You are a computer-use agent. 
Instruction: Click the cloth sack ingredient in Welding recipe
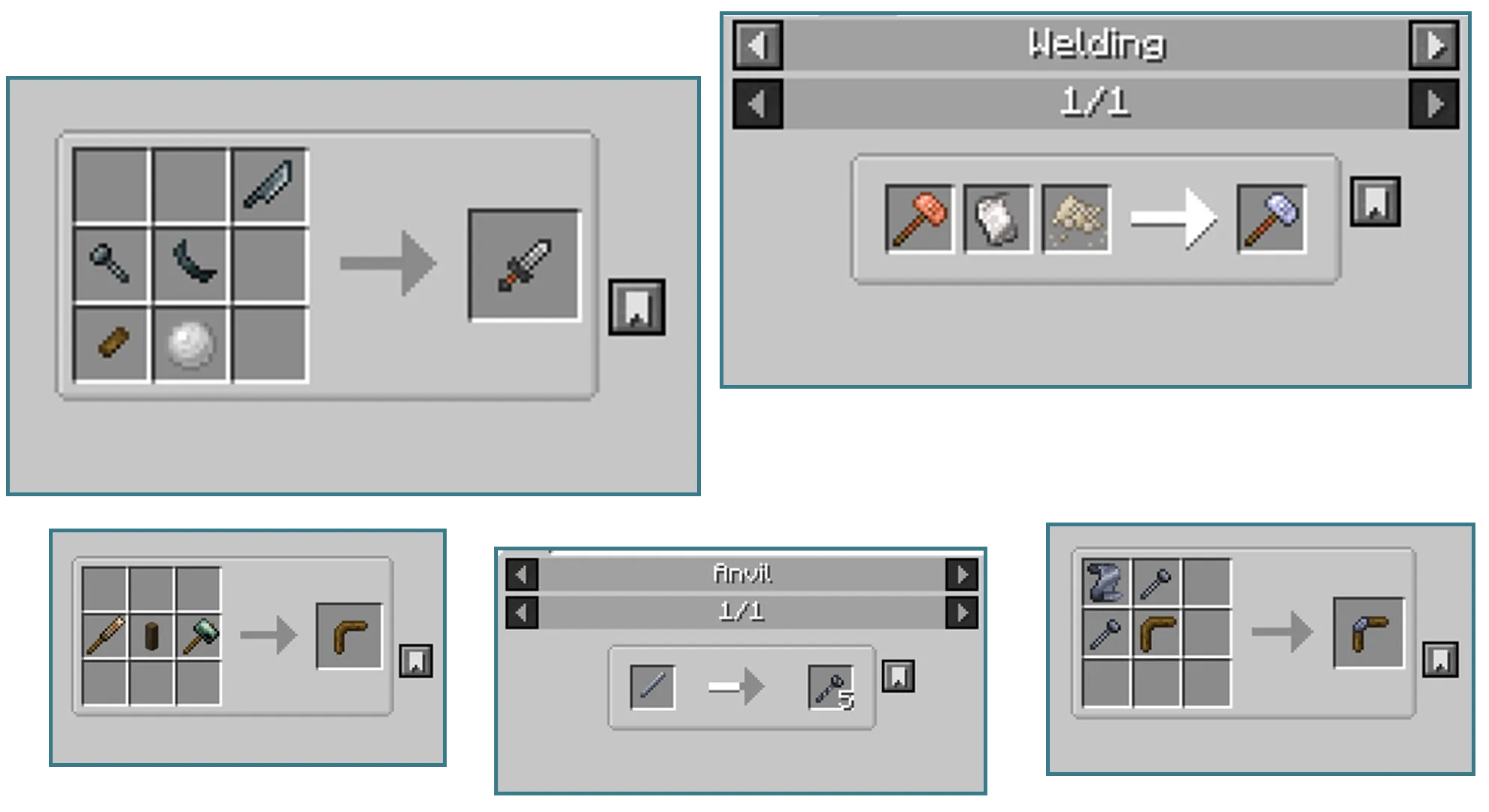point(997,220)
